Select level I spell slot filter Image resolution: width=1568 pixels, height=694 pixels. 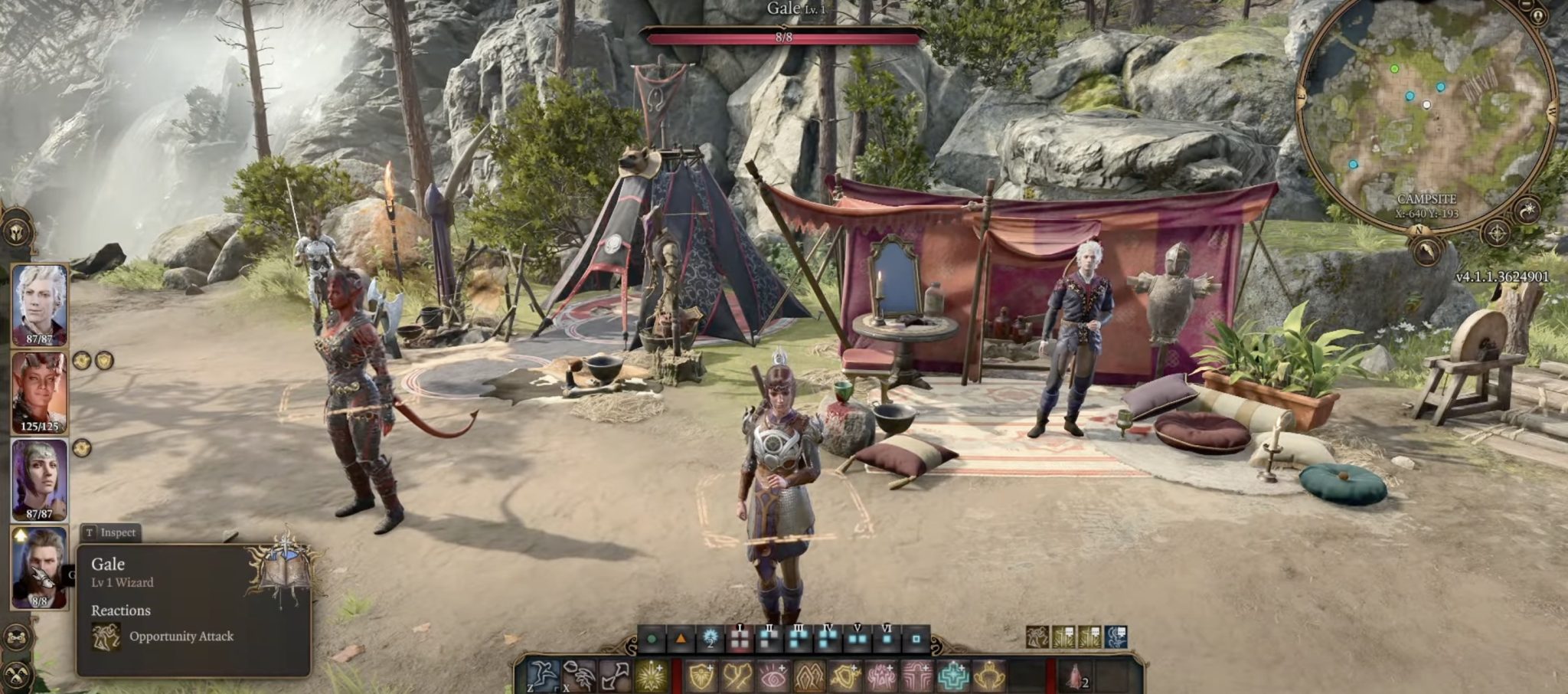tap(740, 638)
